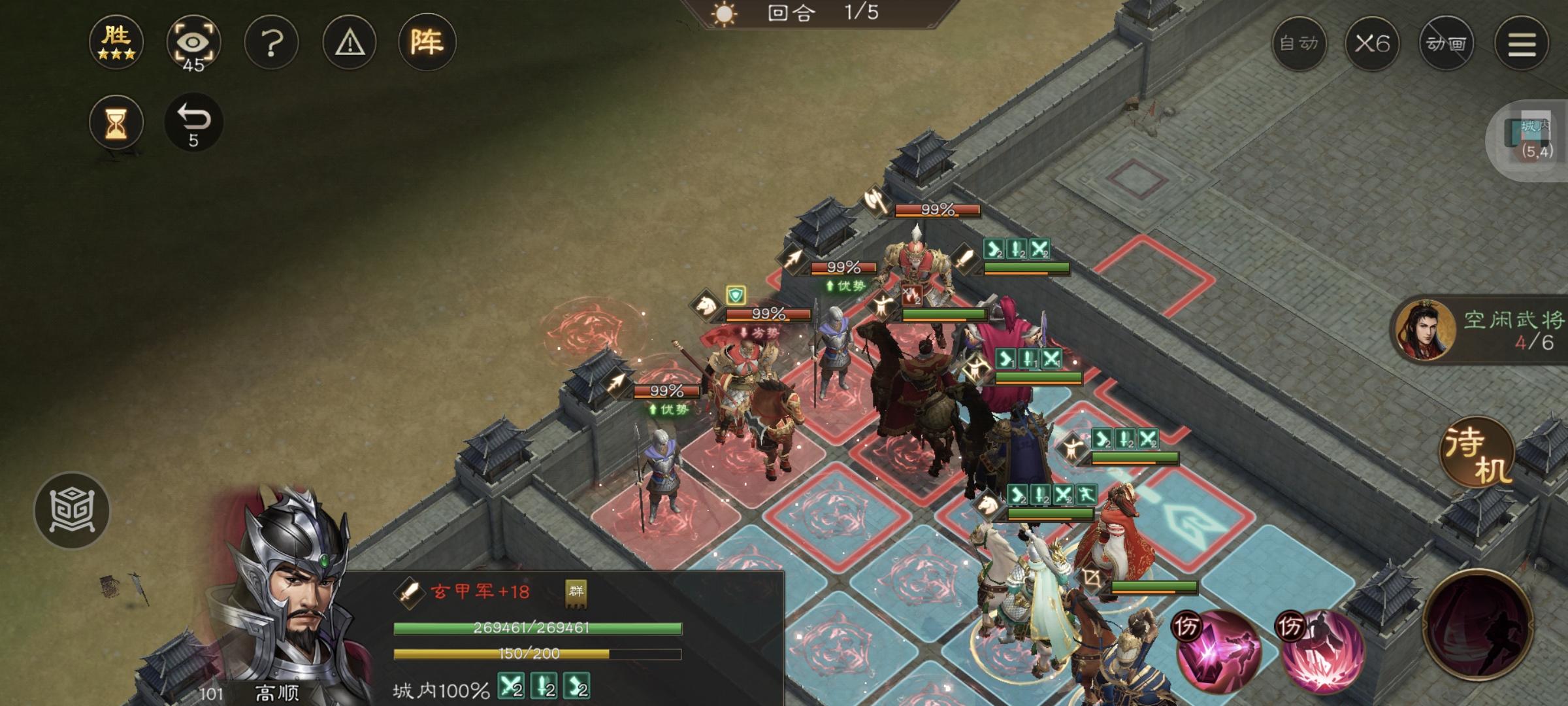The height and width of the screenshot is (706, 1568).
Task: Open the help panel via the ? icon
Action: click(x=271, y=42)
